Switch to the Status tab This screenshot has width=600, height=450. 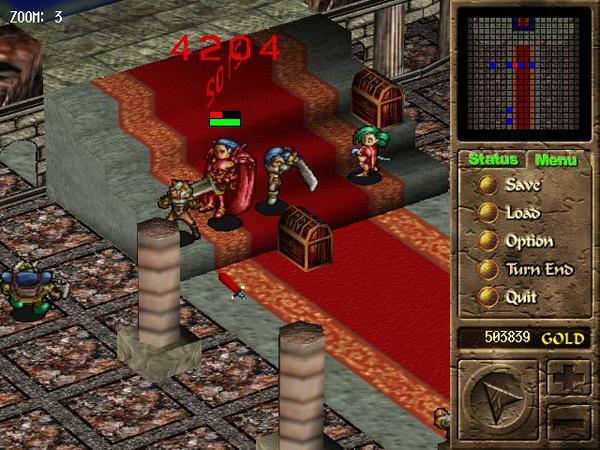pos(493,160)
